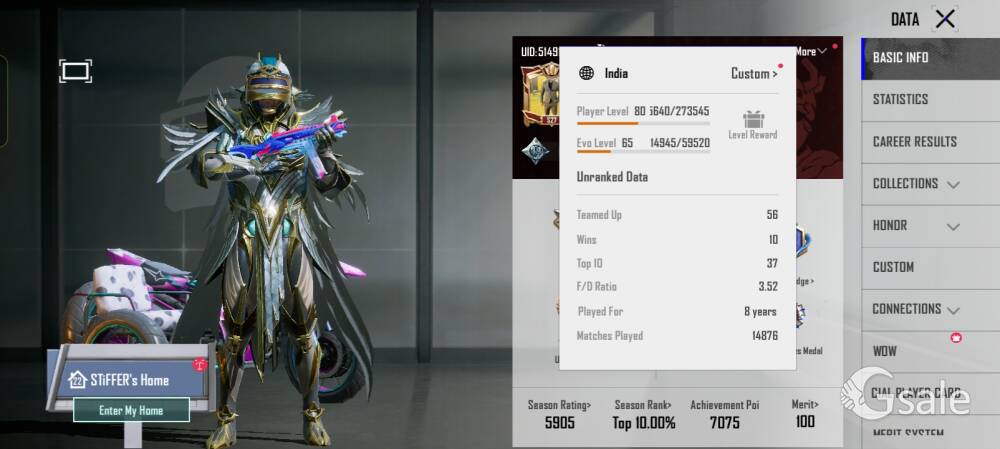Show the Career Results section
The height and width of the screenshot is (449, 1000).
(x=914, y=142)
